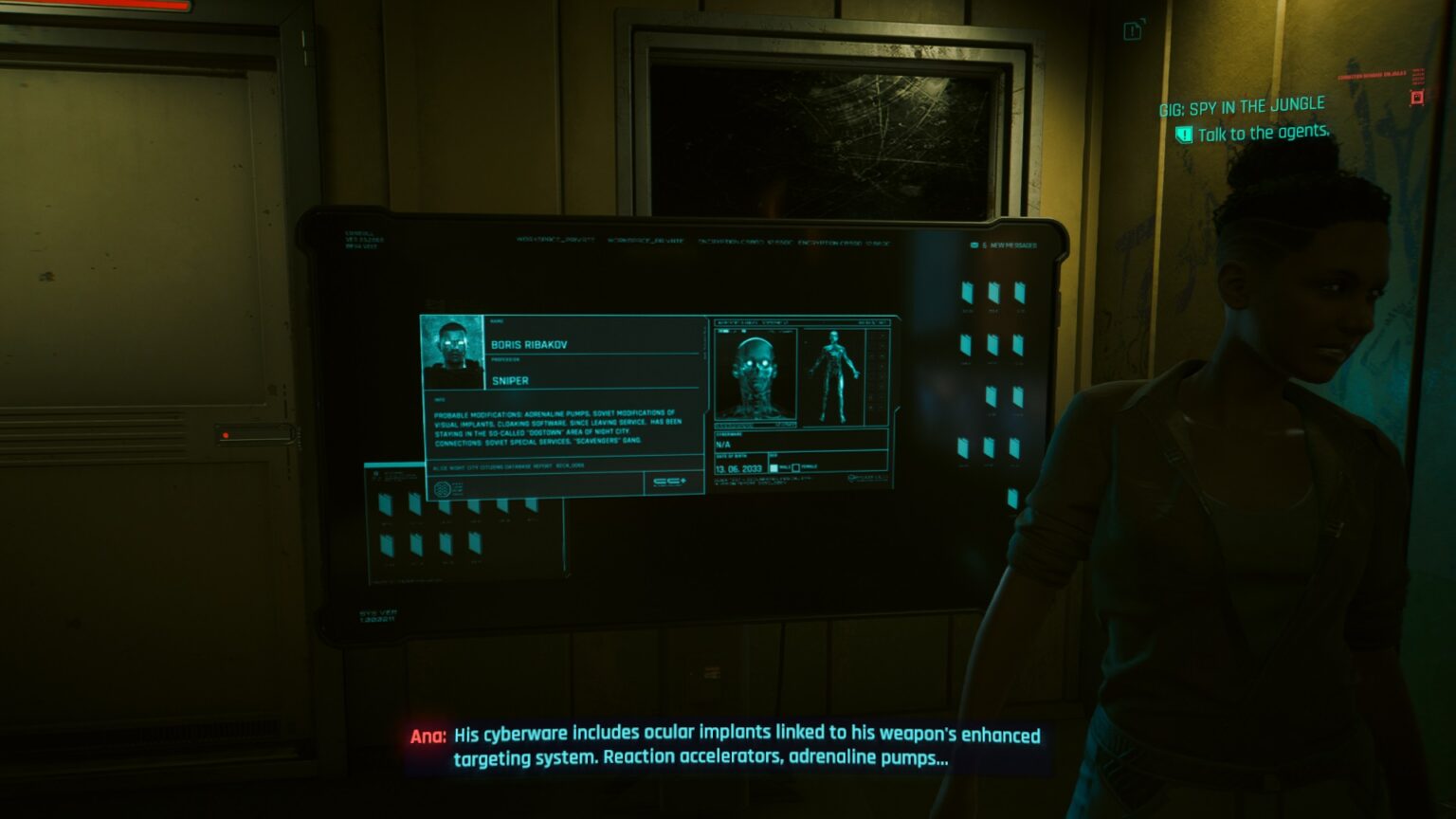
Task: Open the new messages envelope icon
Action: coord(974,245)
